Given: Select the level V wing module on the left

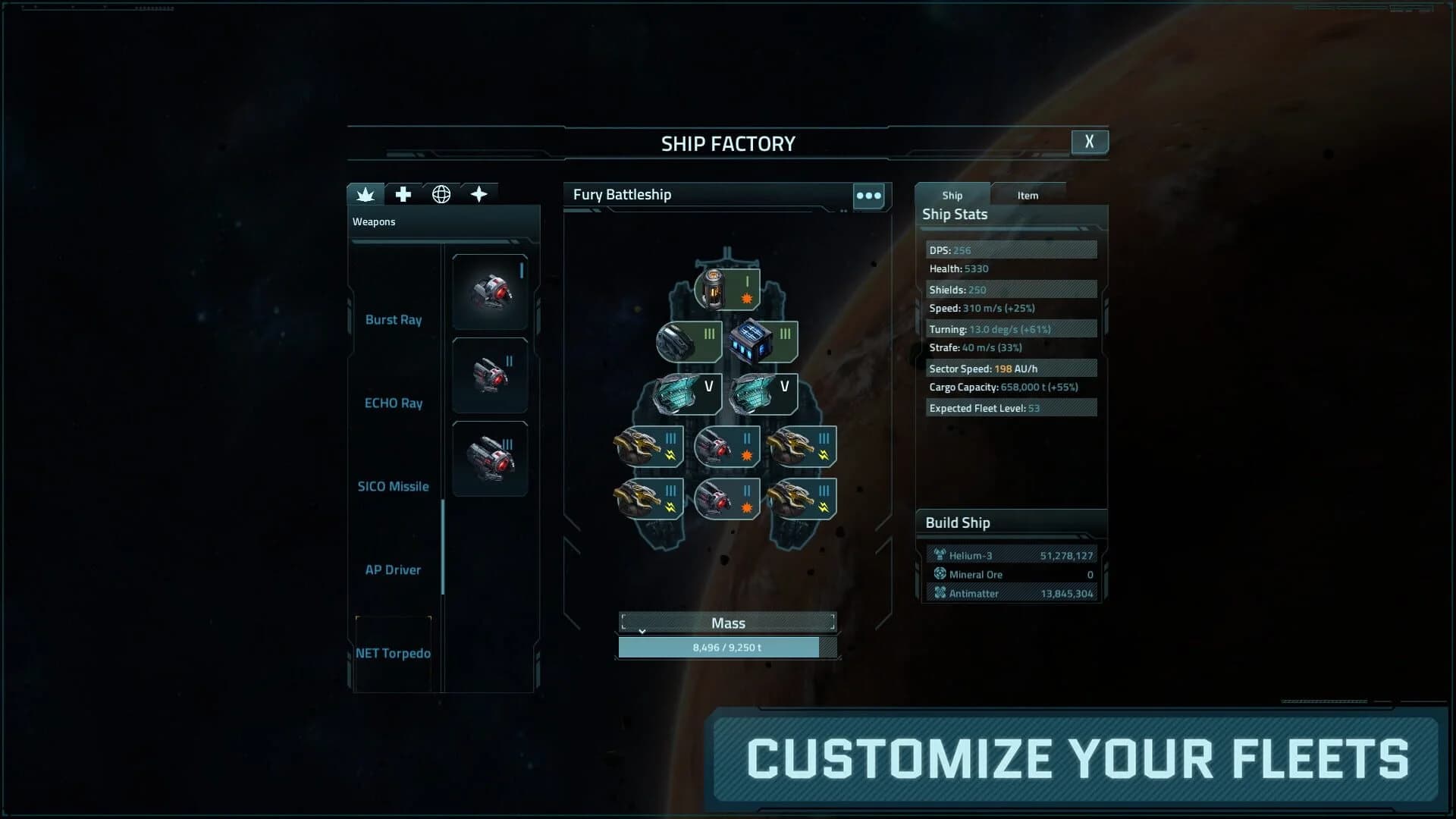Looking at the screenshot, I should coord(685,394).
